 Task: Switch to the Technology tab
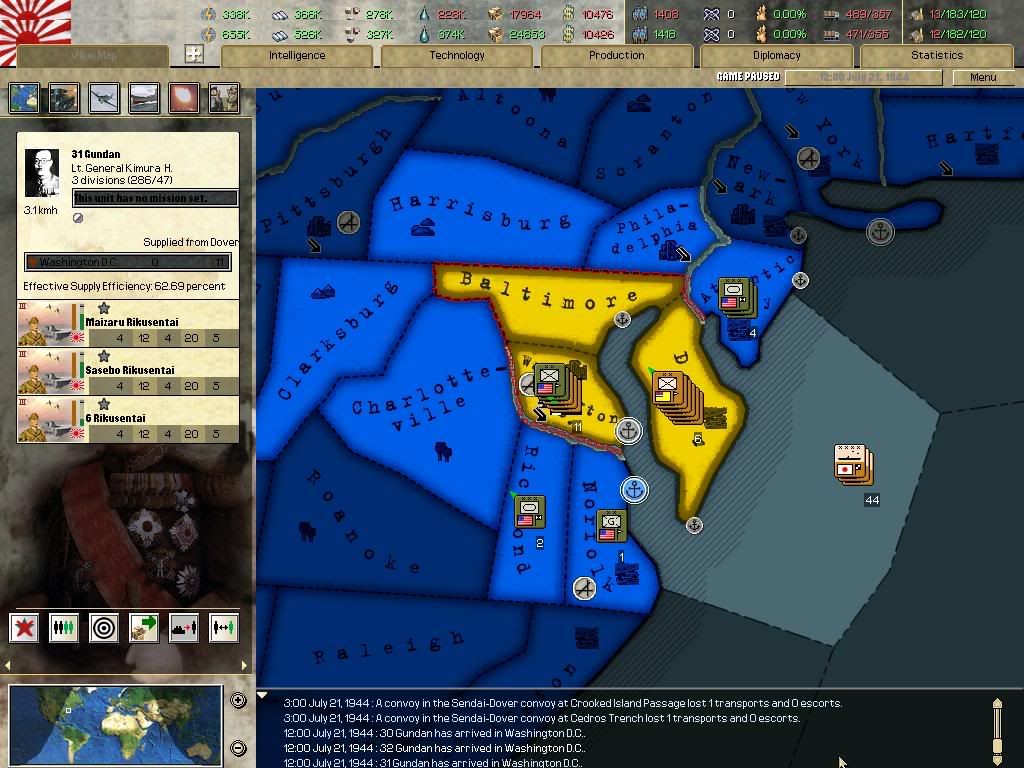457,56
